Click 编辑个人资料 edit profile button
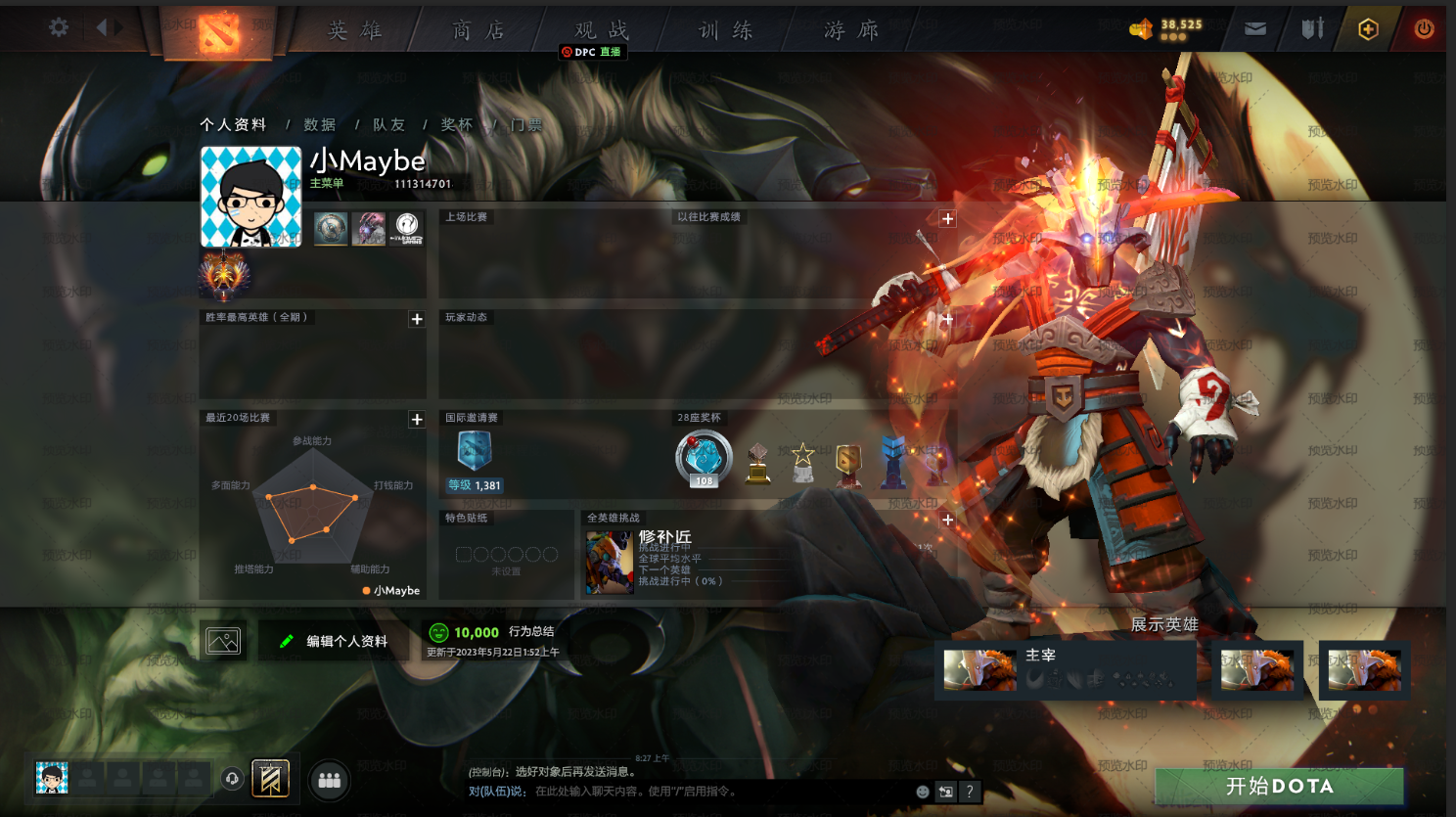This screenshot has width=1456, height=817. [x=335, y=641]
